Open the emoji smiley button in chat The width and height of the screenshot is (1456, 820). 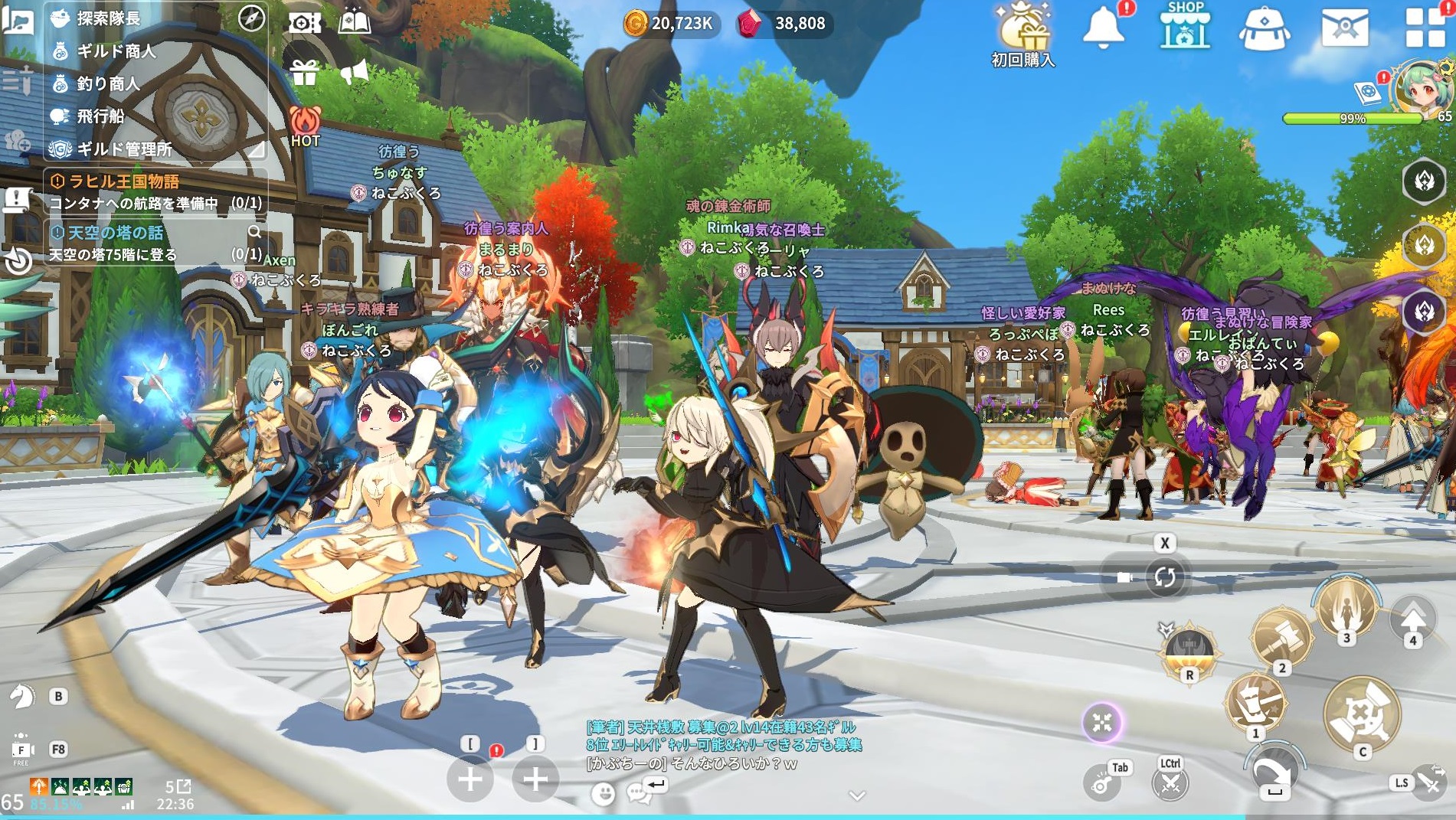click(604, 793)
